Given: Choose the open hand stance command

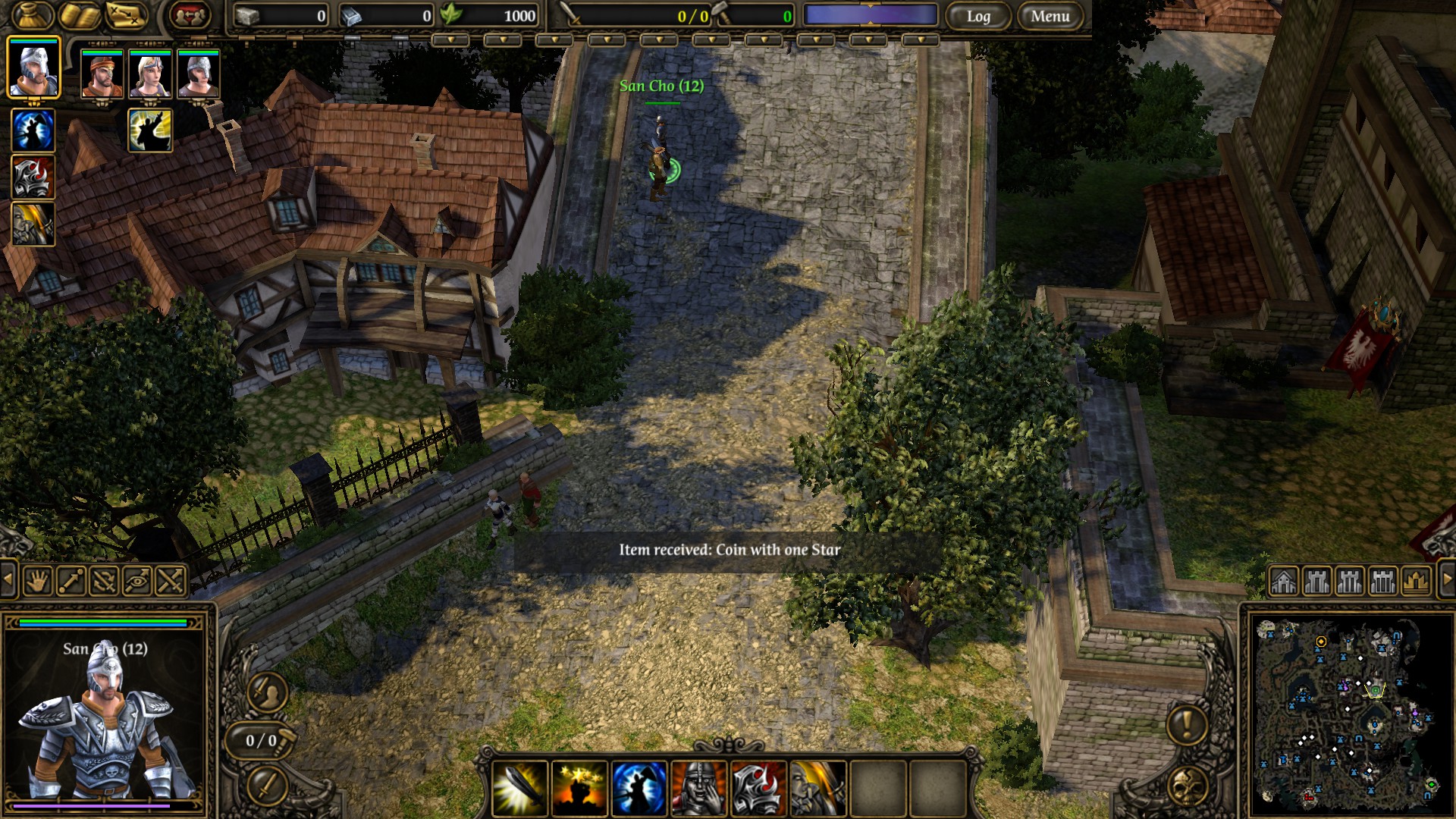Looking at the screenshot, I should 37,582.
